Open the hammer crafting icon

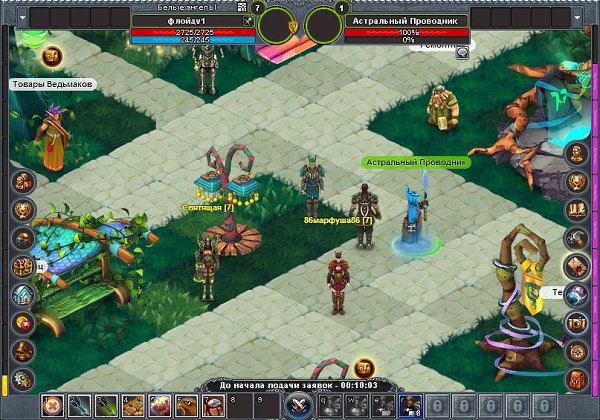click(x=577, y=238)
